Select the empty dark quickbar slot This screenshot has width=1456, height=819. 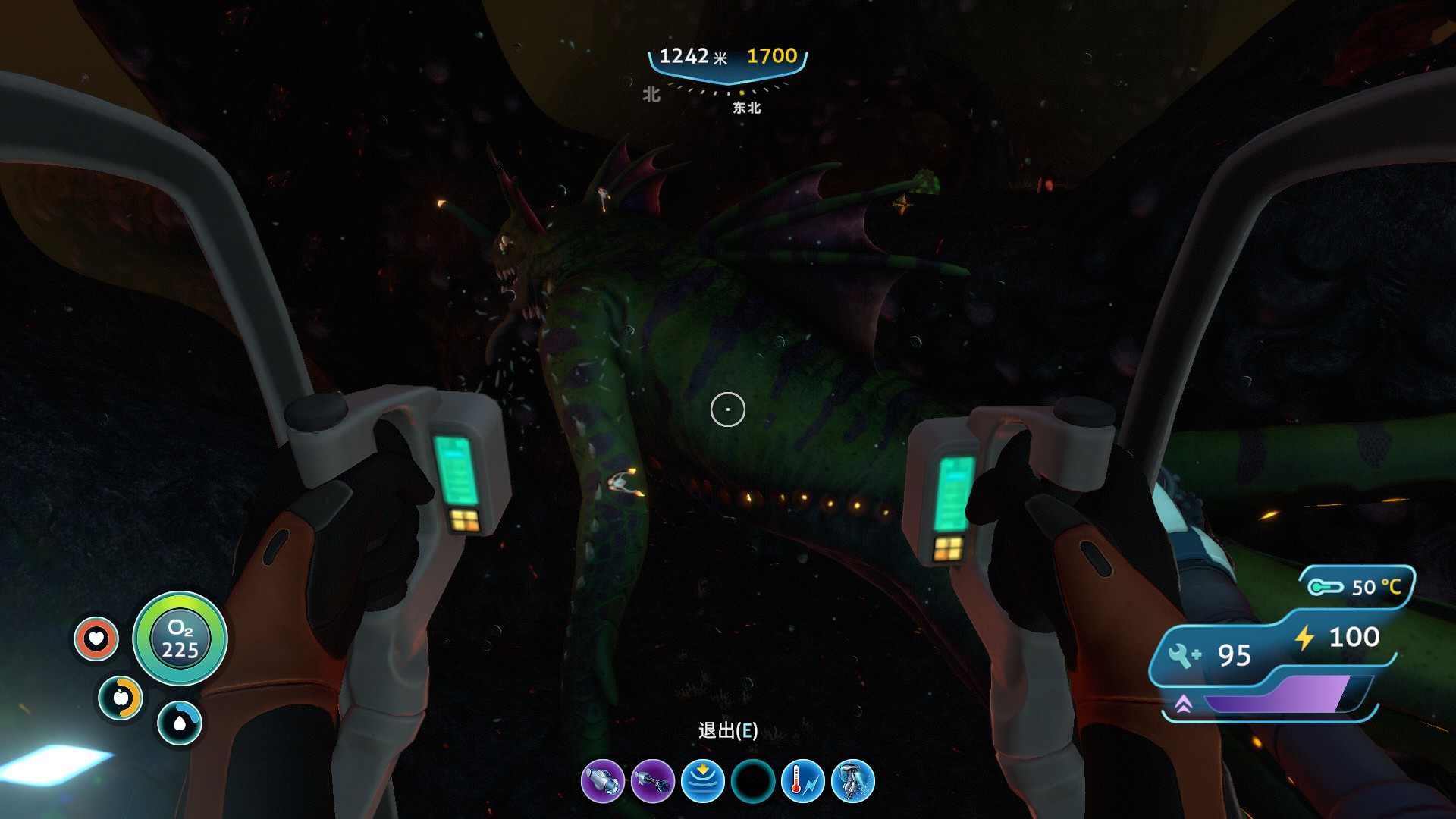click(753, 781)
